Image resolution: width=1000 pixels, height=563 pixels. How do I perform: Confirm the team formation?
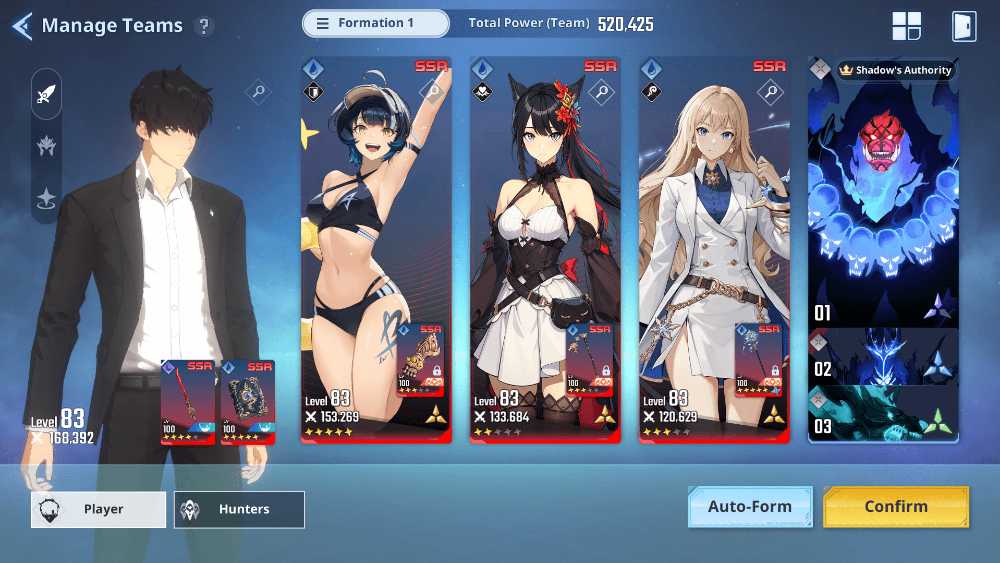click(895, 506)
